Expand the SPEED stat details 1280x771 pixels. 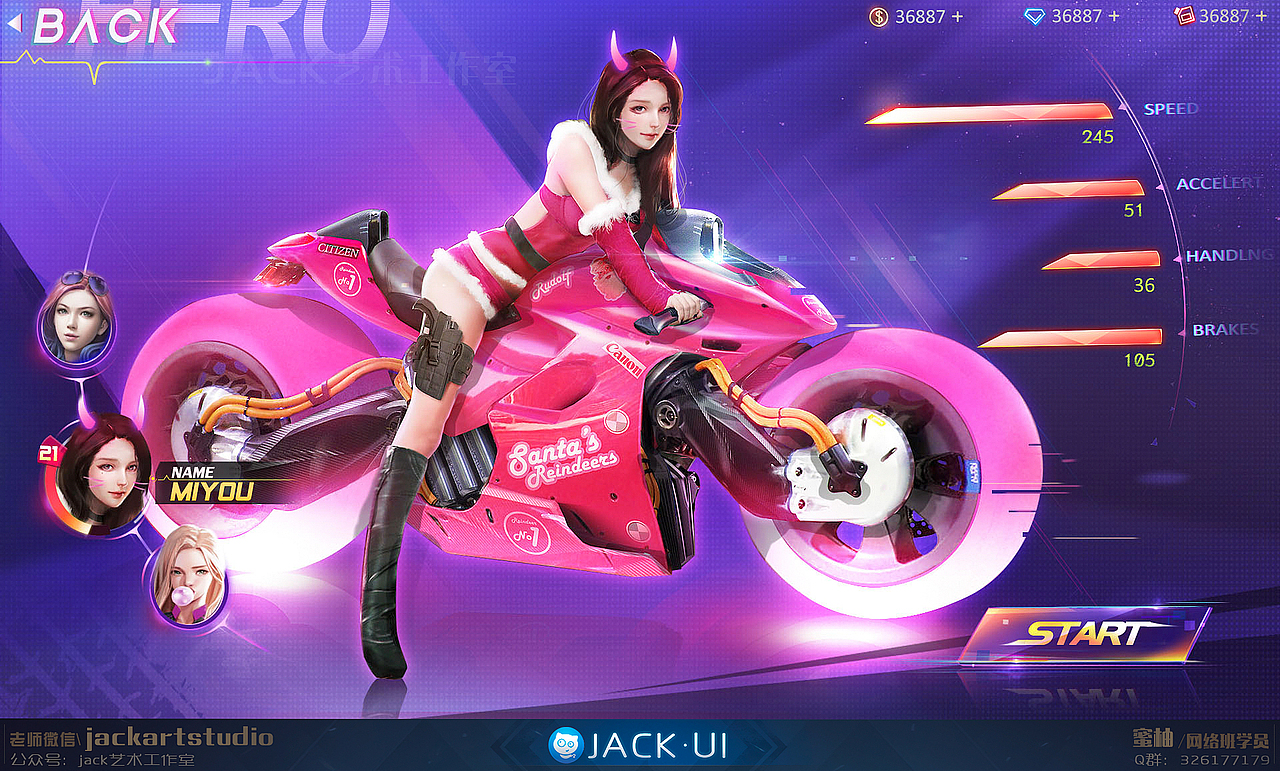click(1168, 108)
